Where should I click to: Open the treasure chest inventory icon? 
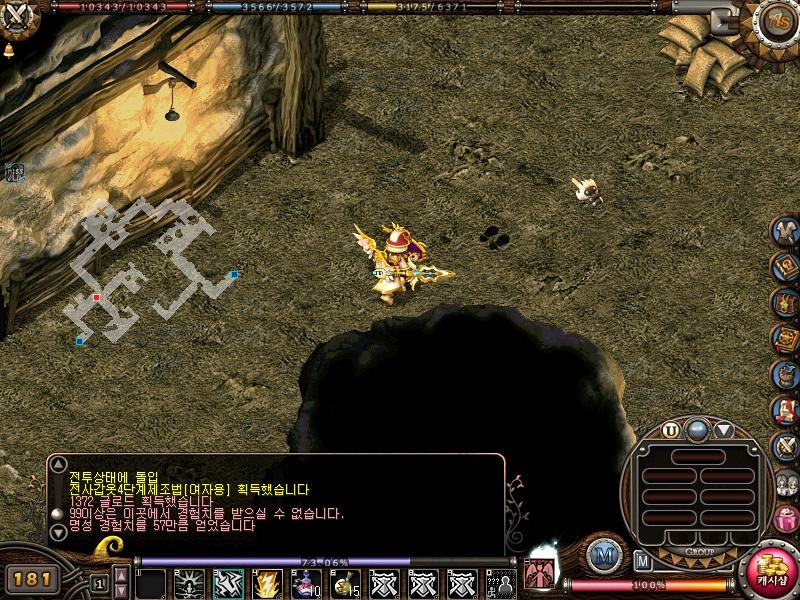click(786, 303)
